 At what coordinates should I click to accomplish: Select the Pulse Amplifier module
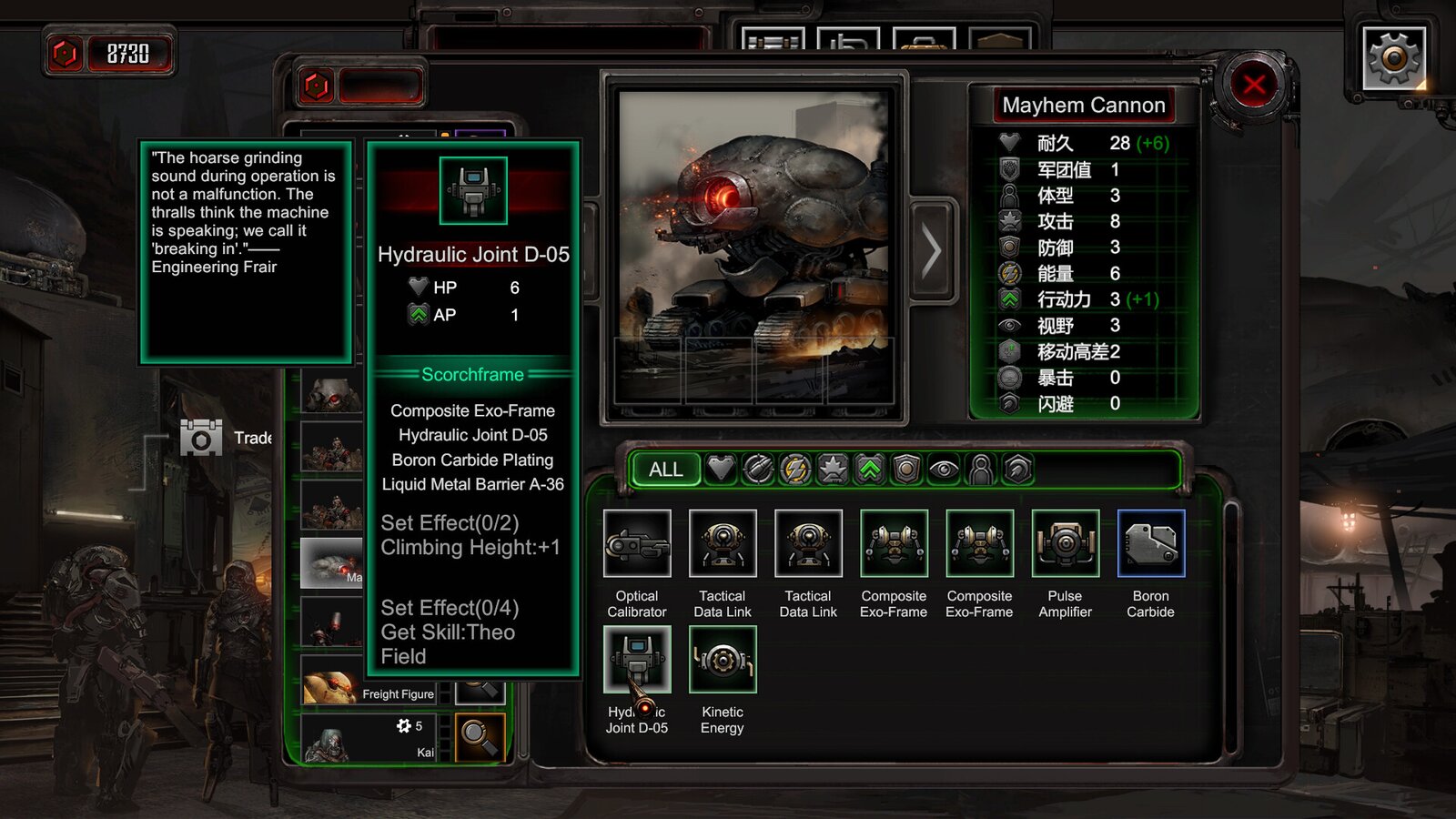[1065, 544]
